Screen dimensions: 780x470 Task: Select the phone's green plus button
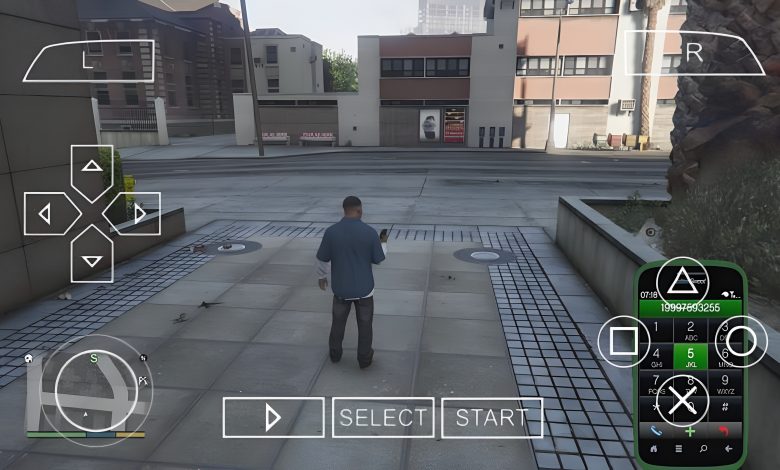tap(690, 432)
